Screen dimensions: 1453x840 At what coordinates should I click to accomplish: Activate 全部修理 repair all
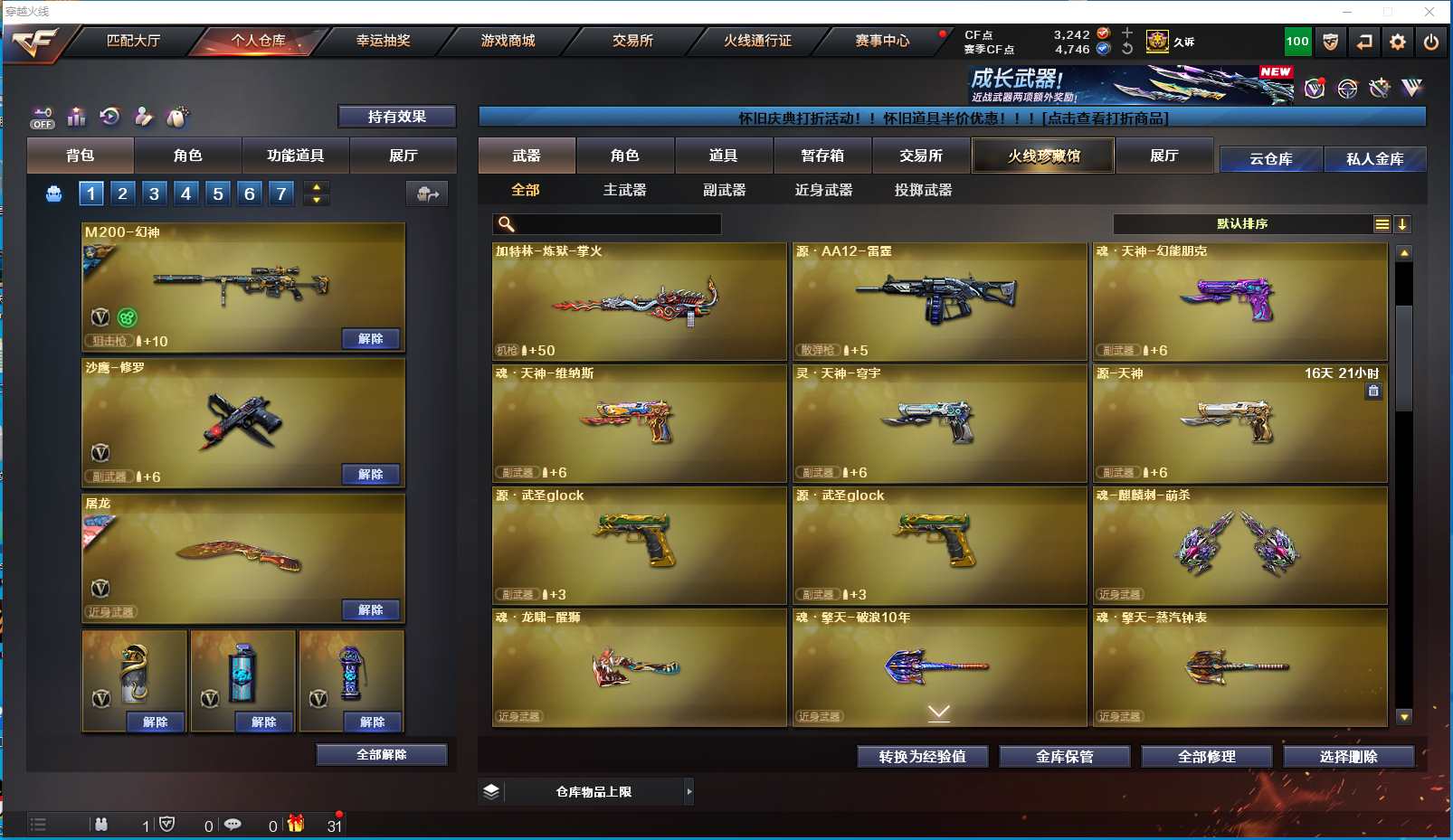point(1206,757)
